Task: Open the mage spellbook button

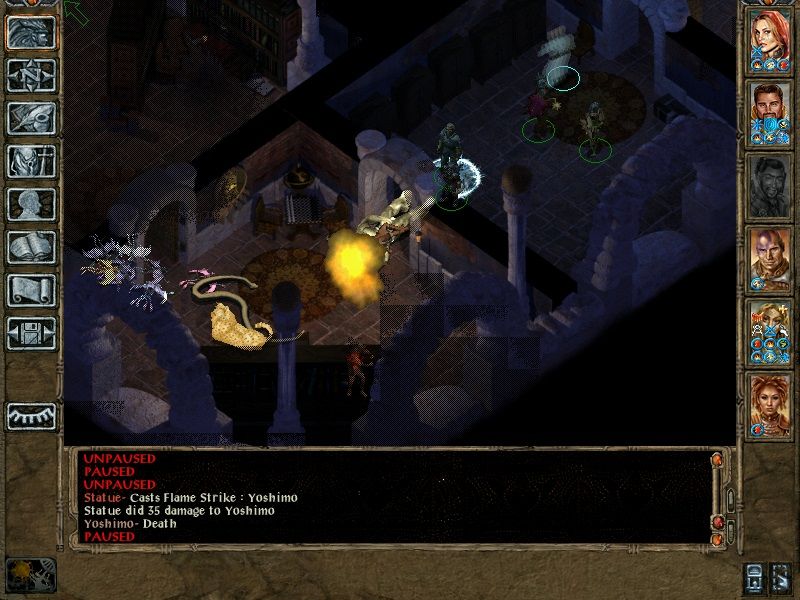Action: tap(31, 246)
